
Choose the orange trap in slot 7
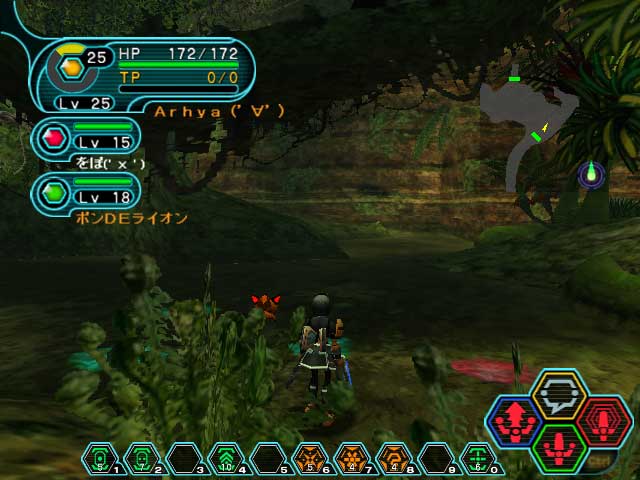[350, 459]
